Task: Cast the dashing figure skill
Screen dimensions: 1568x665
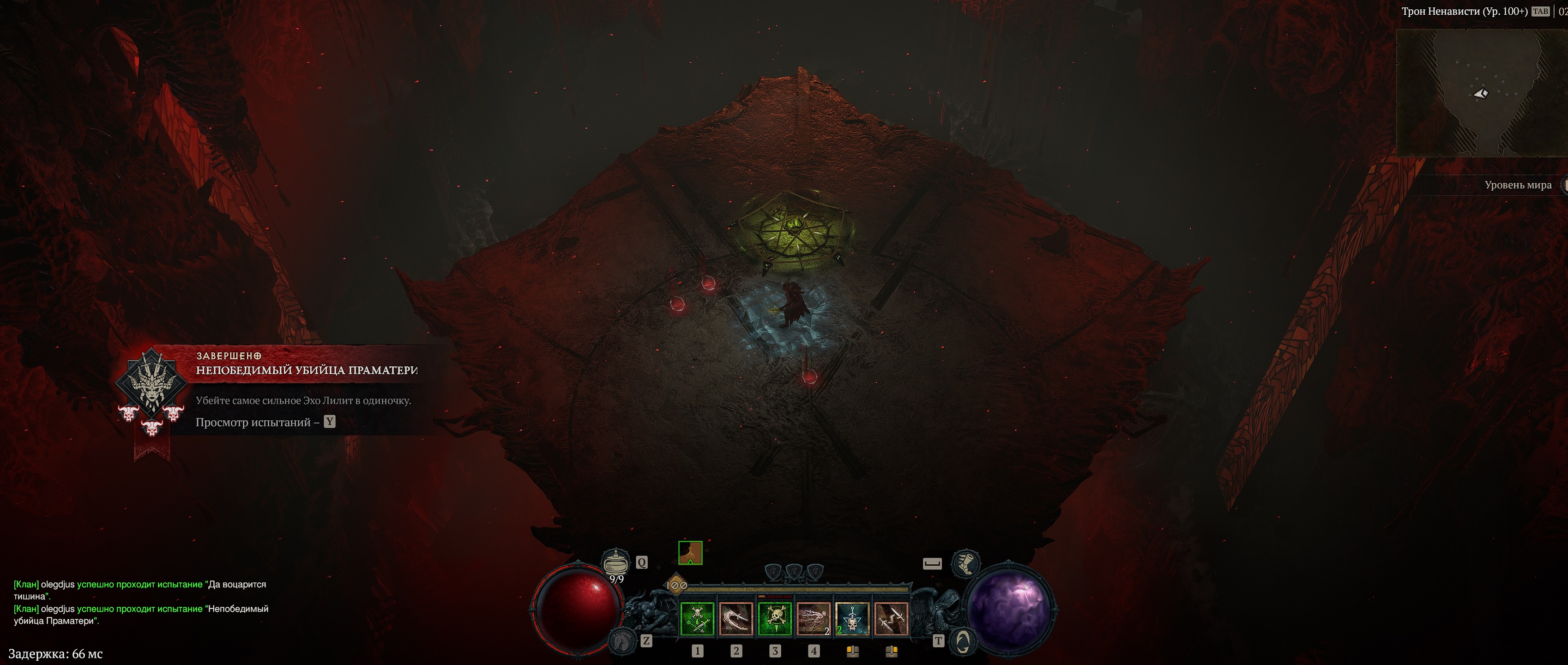Action: point(814,619)
